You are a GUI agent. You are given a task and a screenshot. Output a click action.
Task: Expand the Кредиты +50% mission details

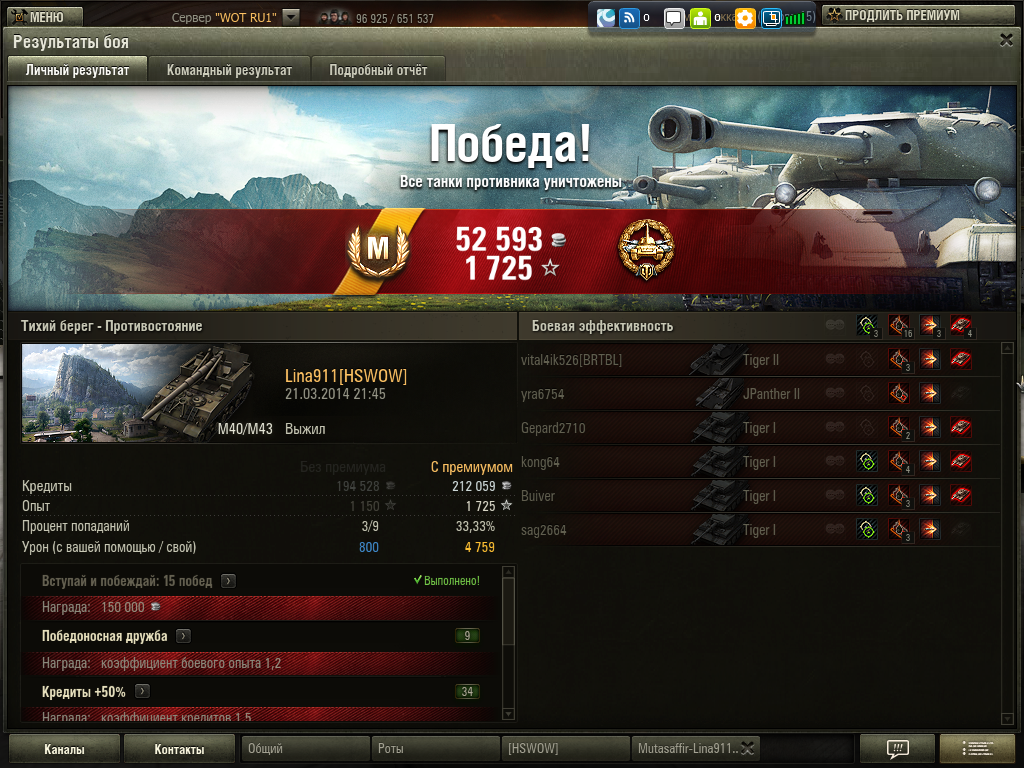(143, 691)
